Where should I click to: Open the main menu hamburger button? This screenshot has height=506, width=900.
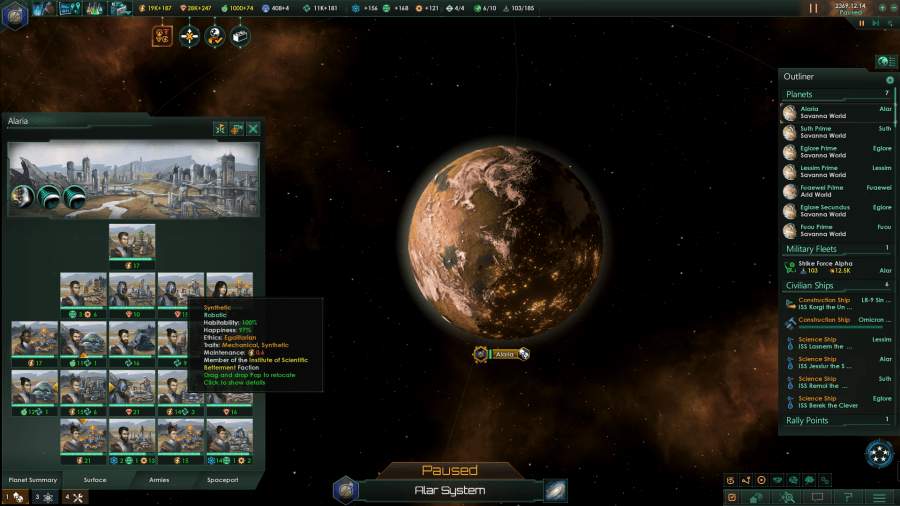click(879, 497)
